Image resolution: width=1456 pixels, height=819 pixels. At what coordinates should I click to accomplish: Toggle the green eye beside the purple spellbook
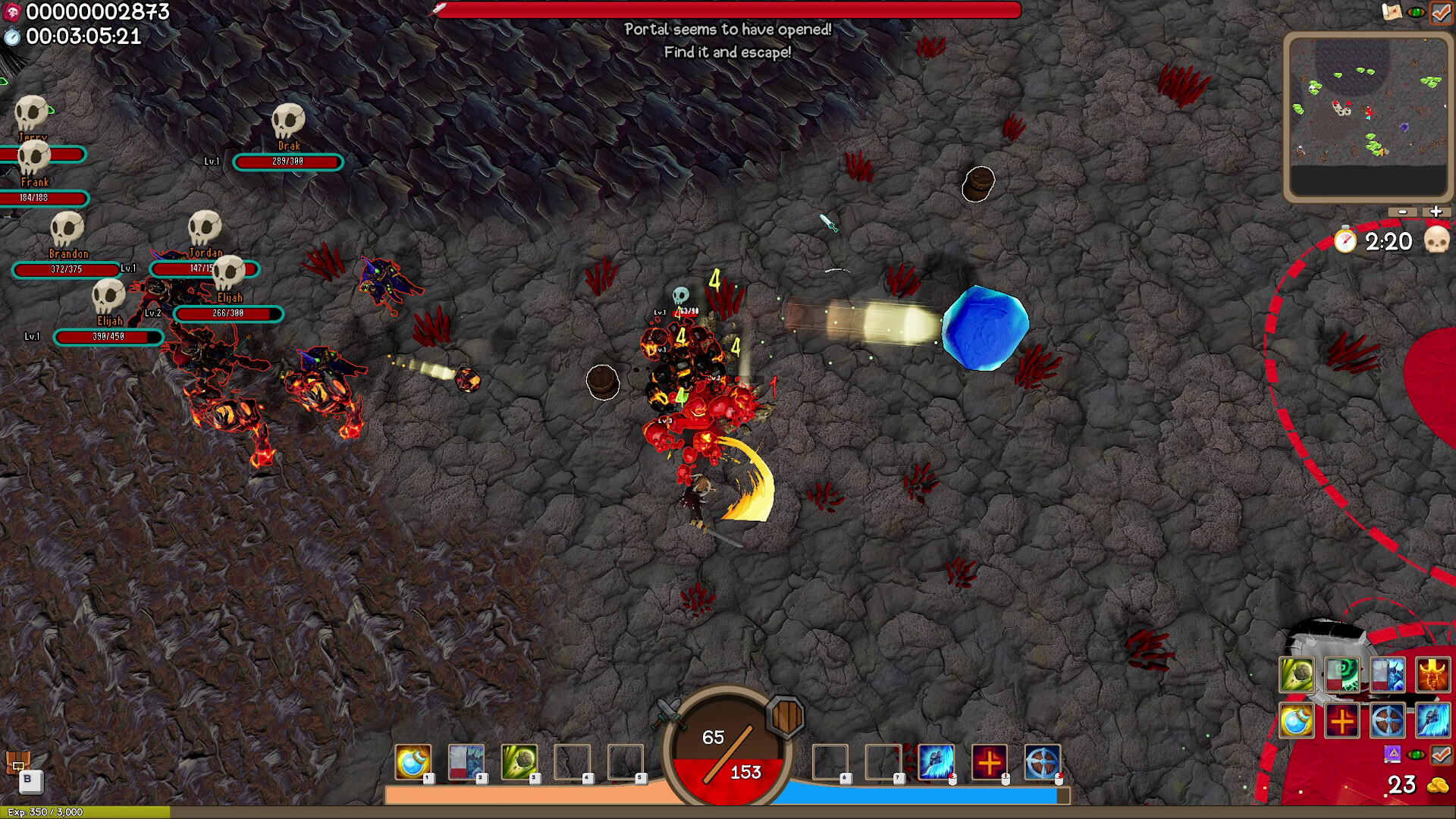tap(1417, 755)
